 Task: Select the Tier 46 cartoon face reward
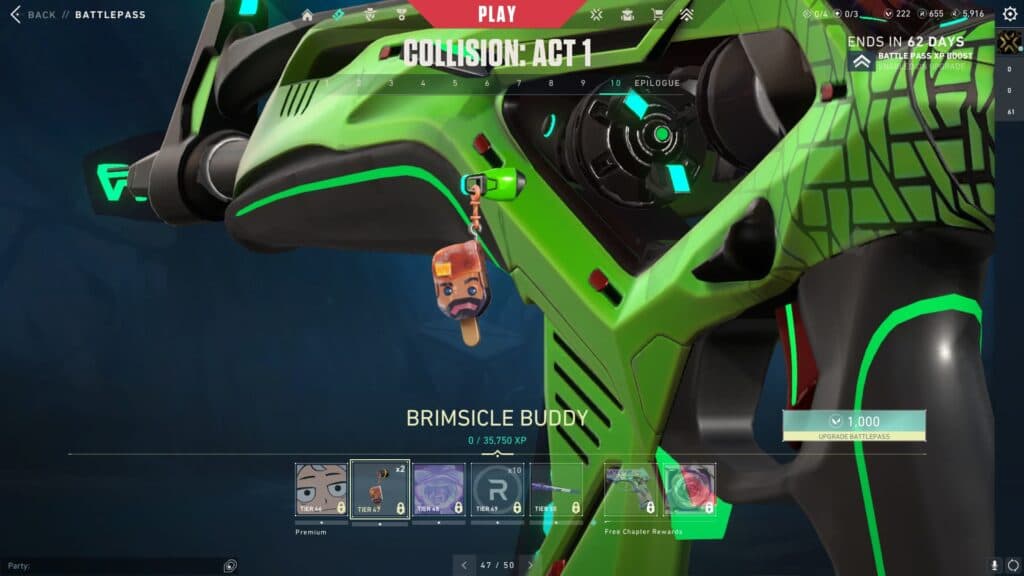(321, 490)
